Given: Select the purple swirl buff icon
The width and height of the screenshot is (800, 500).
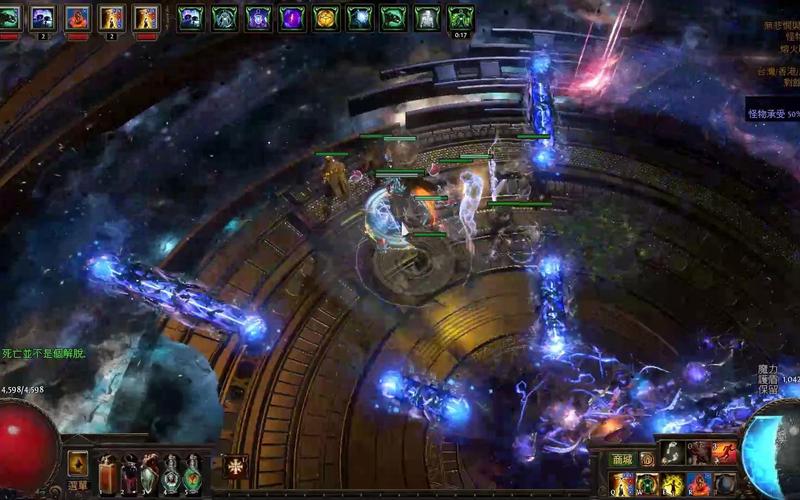Looking at the screenshot, I should [292, 17].
